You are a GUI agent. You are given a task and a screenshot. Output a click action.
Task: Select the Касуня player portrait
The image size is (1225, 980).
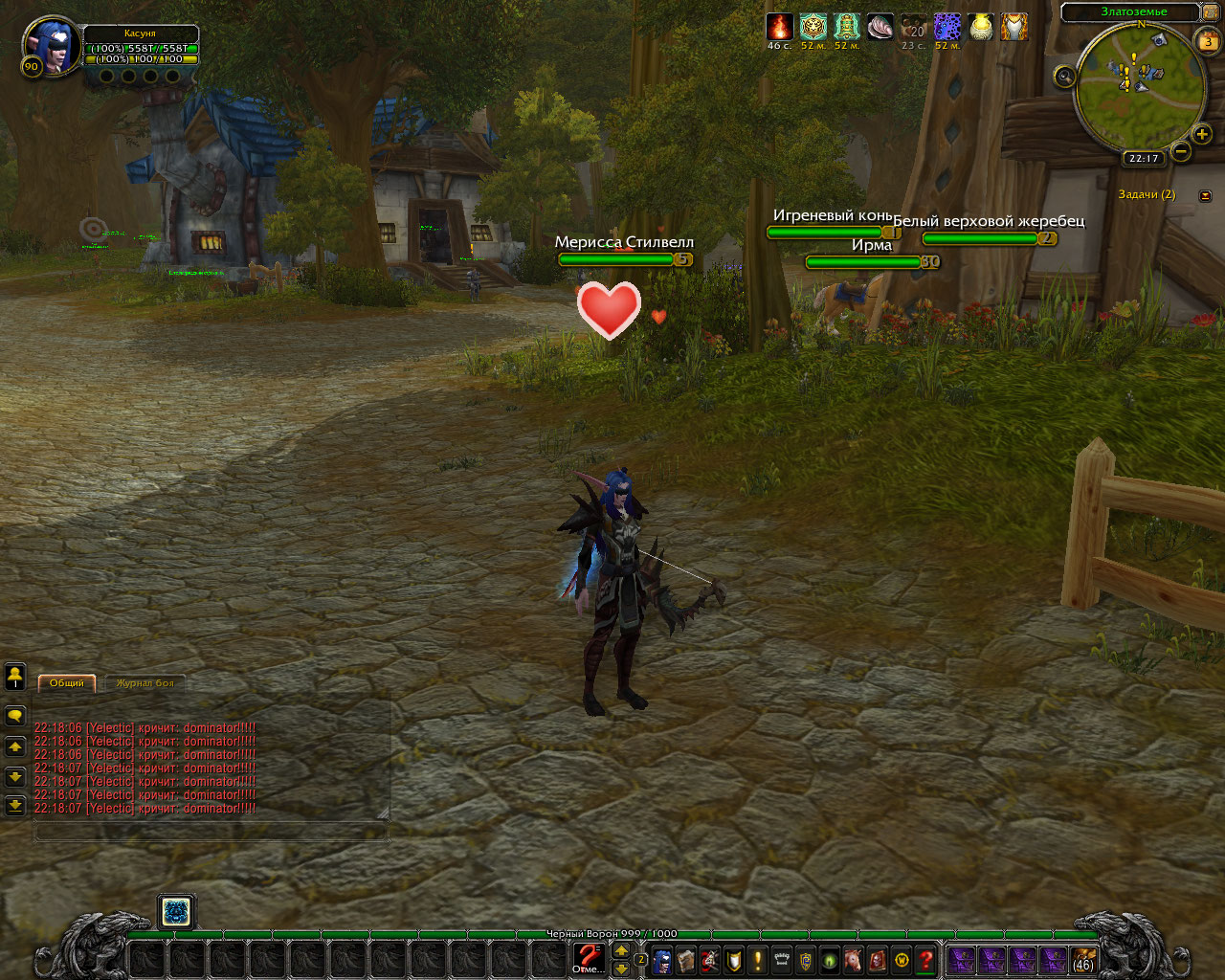53,46
